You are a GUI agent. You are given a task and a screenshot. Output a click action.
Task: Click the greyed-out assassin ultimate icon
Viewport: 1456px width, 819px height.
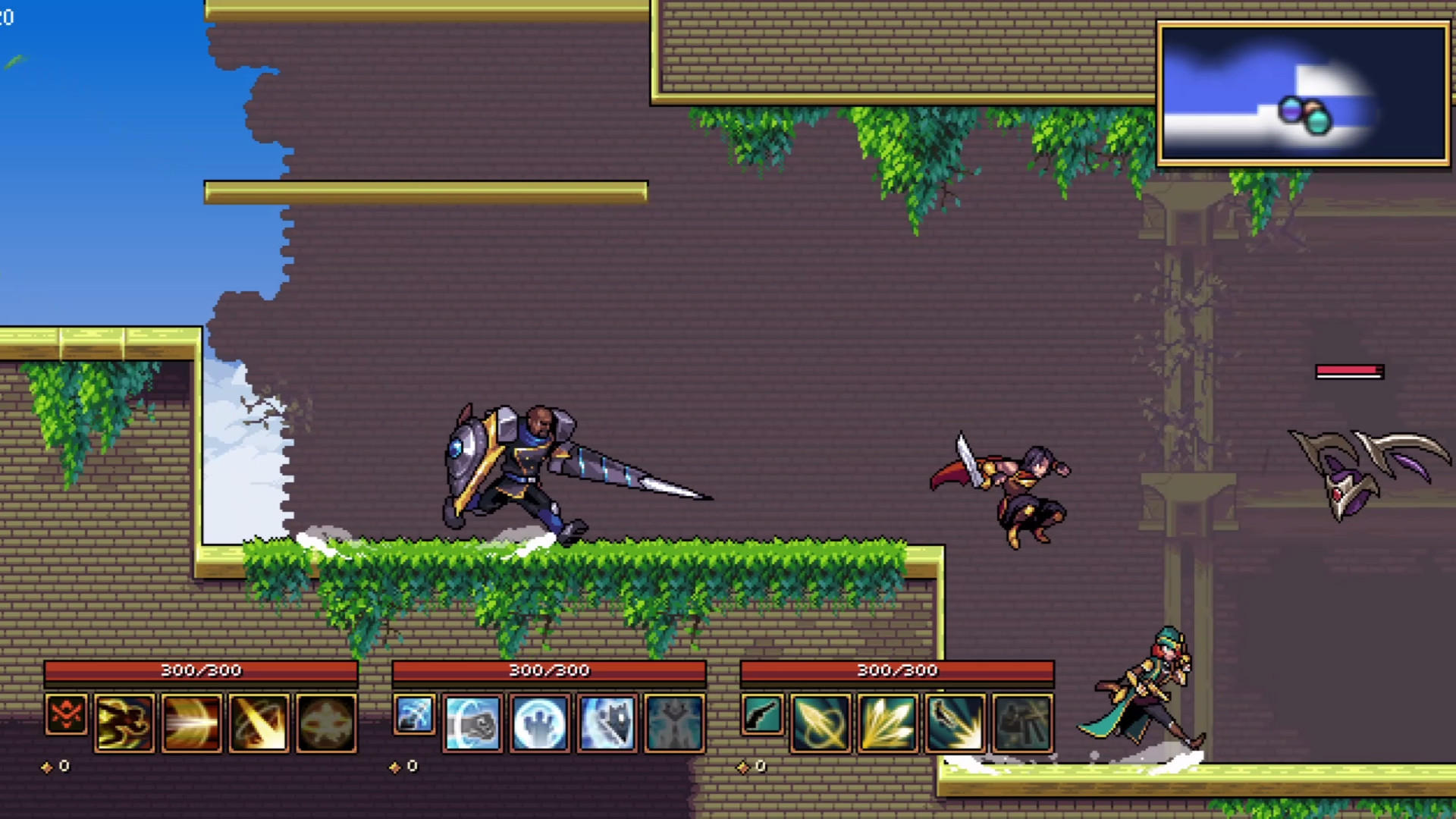click(x=1020, y=722)
